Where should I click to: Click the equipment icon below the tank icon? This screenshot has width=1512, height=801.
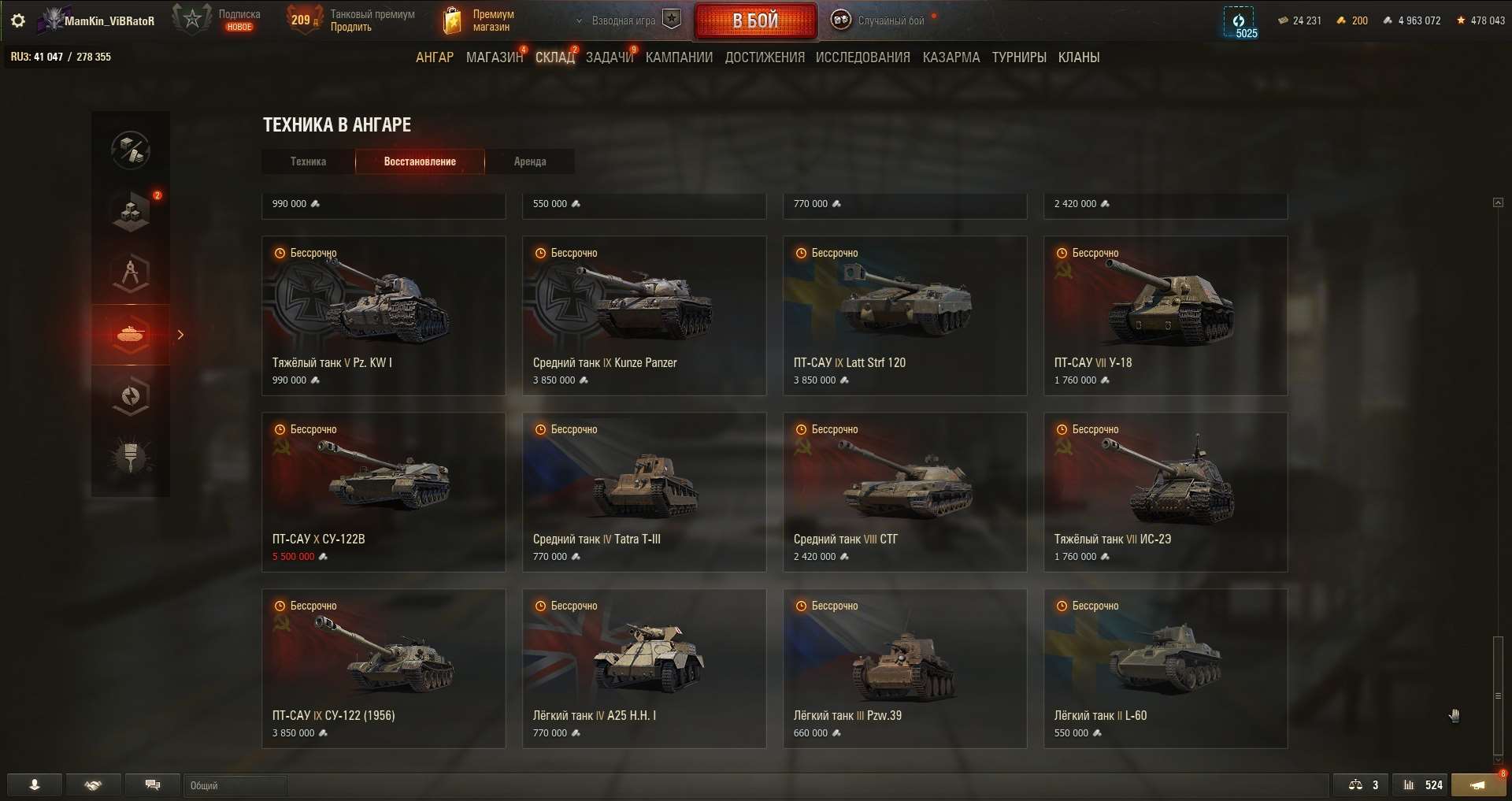[131, 396]
